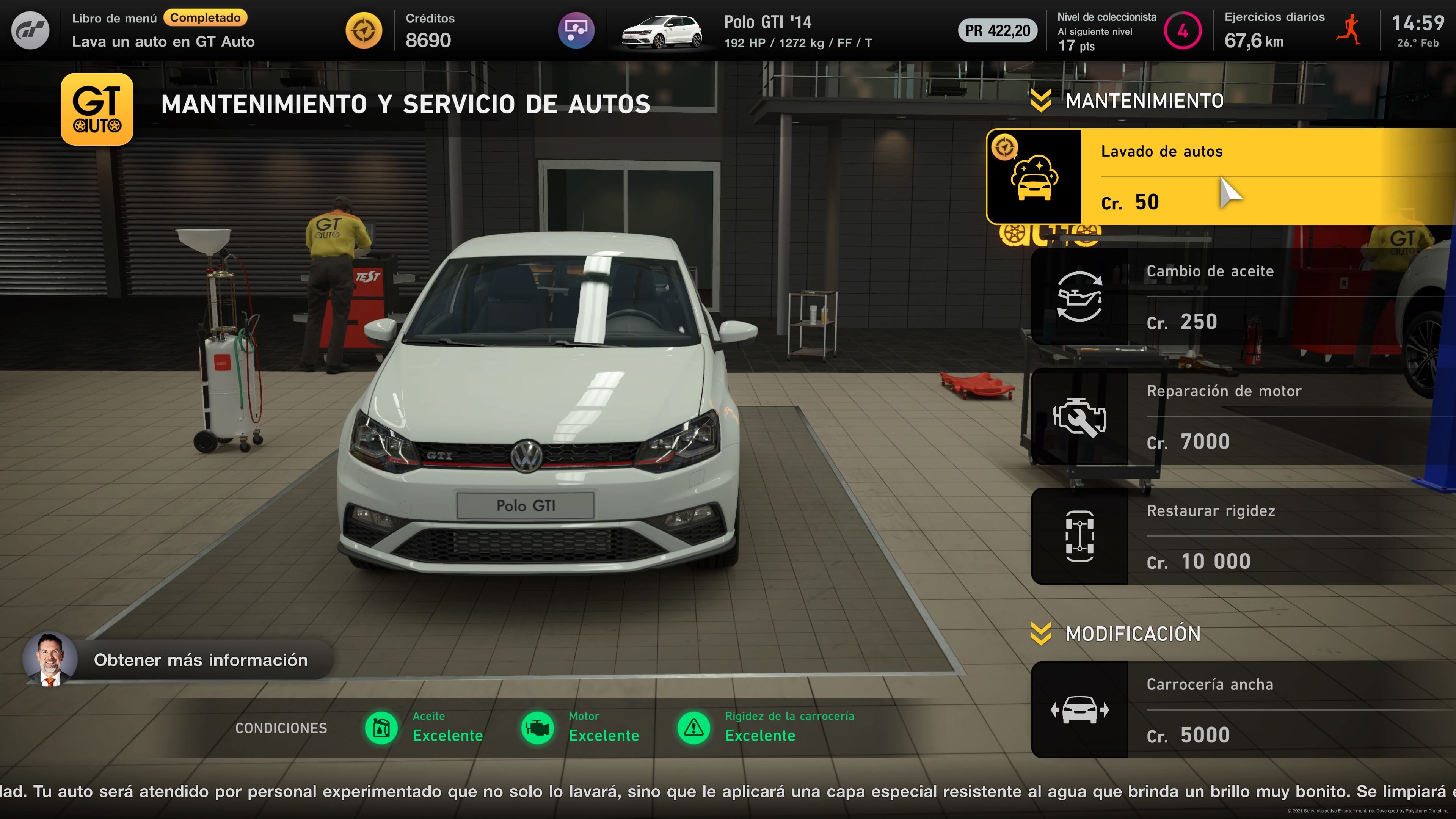Select the Rigidez de la carrocería warning icon
The height and width of the screenshot is (819, 1456).
tap(693, 728)
